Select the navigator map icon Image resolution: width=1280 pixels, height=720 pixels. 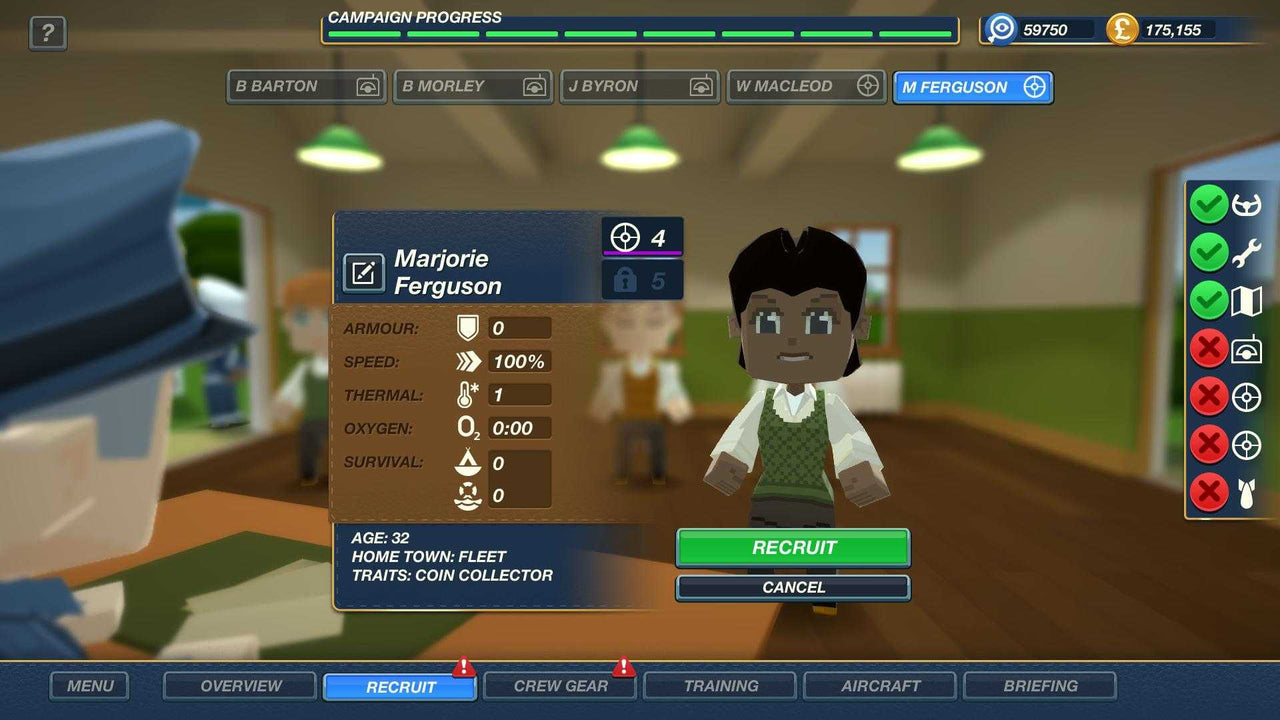tap(1245, 299)
